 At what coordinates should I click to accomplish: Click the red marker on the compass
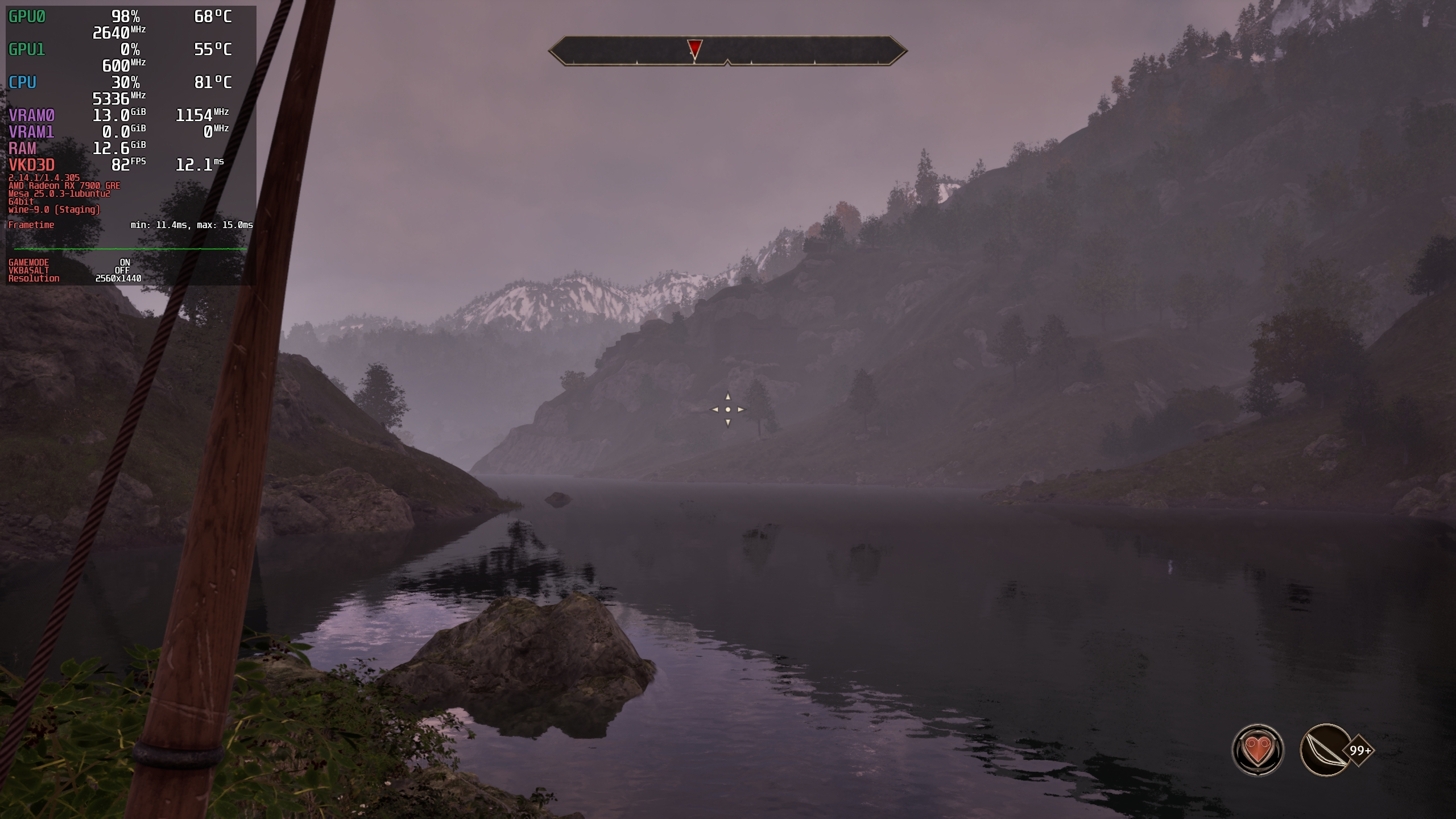click(694, 49)
